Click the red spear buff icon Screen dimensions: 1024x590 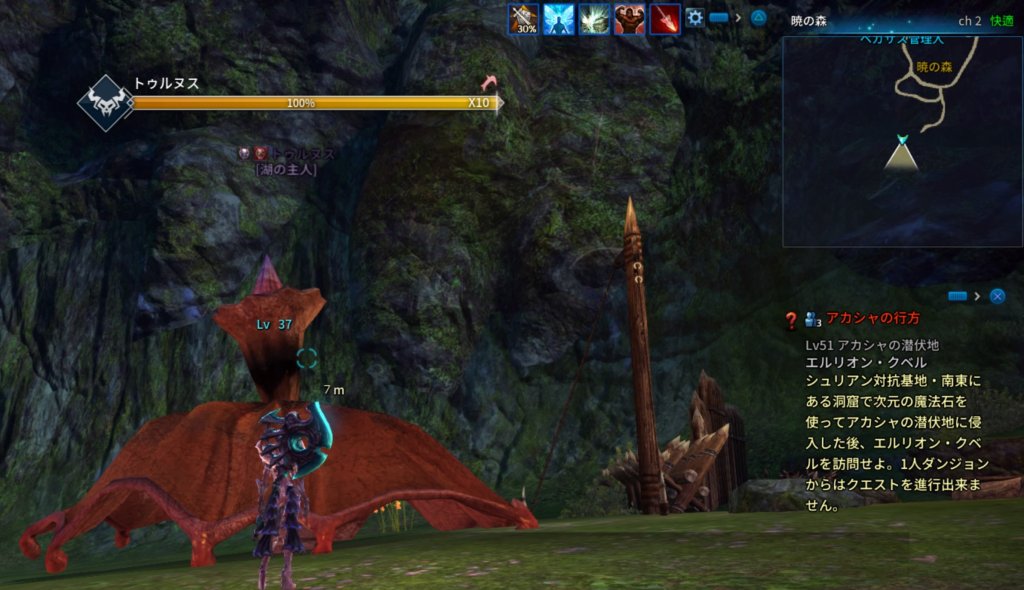point(664,19)
